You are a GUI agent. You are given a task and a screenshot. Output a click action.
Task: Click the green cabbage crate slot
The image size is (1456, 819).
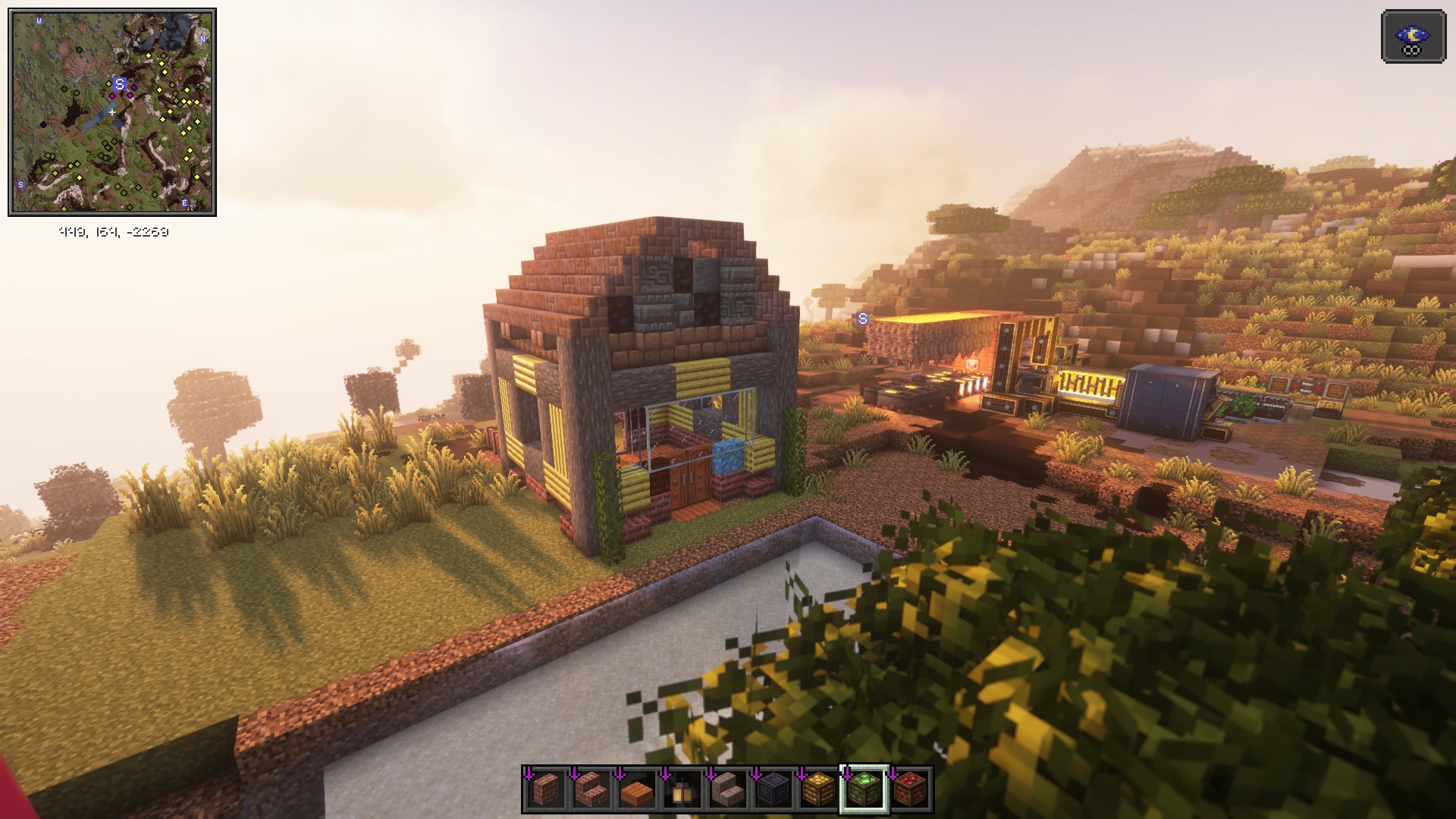864,790
